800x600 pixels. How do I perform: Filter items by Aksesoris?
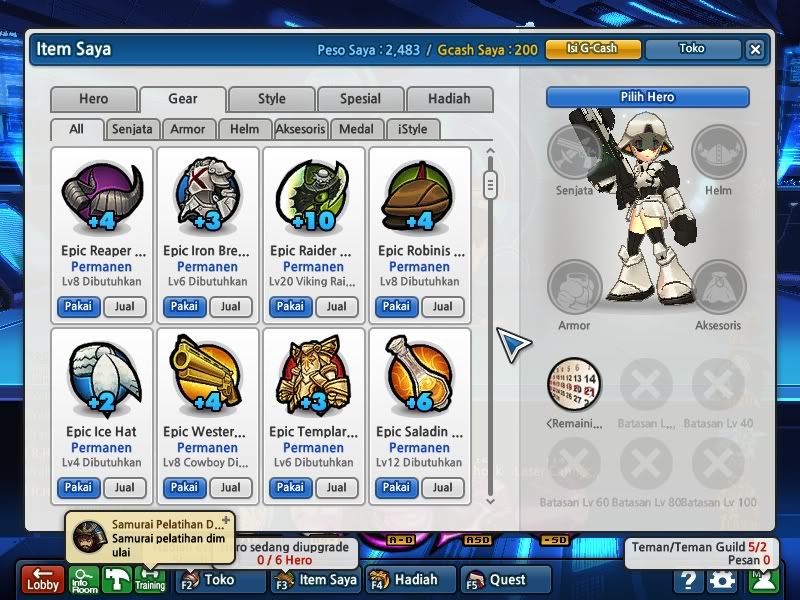click(301, 129)
